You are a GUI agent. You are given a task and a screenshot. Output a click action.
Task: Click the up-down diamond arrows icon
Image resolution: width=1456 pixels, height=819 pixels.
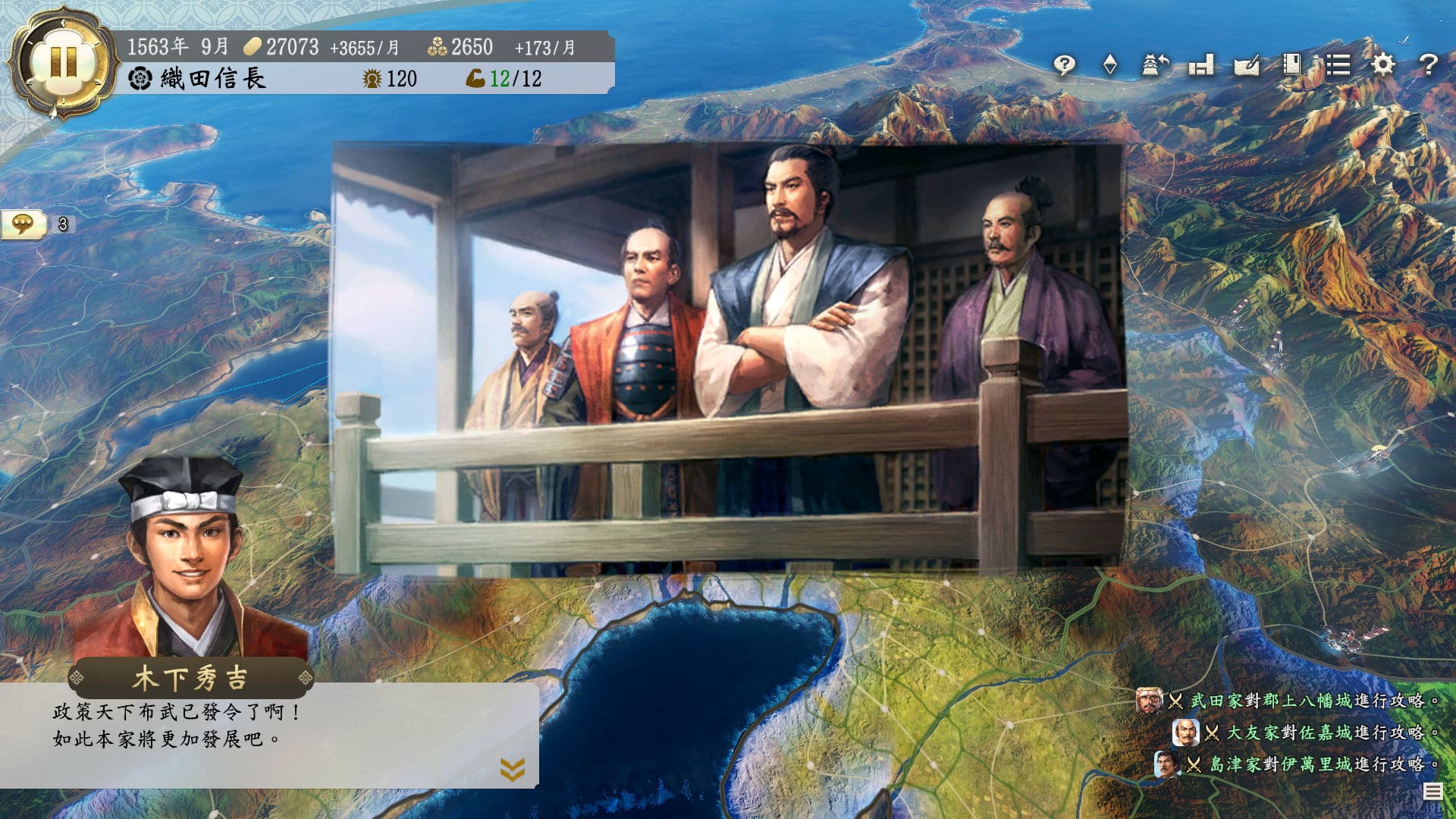(1110, 65)
